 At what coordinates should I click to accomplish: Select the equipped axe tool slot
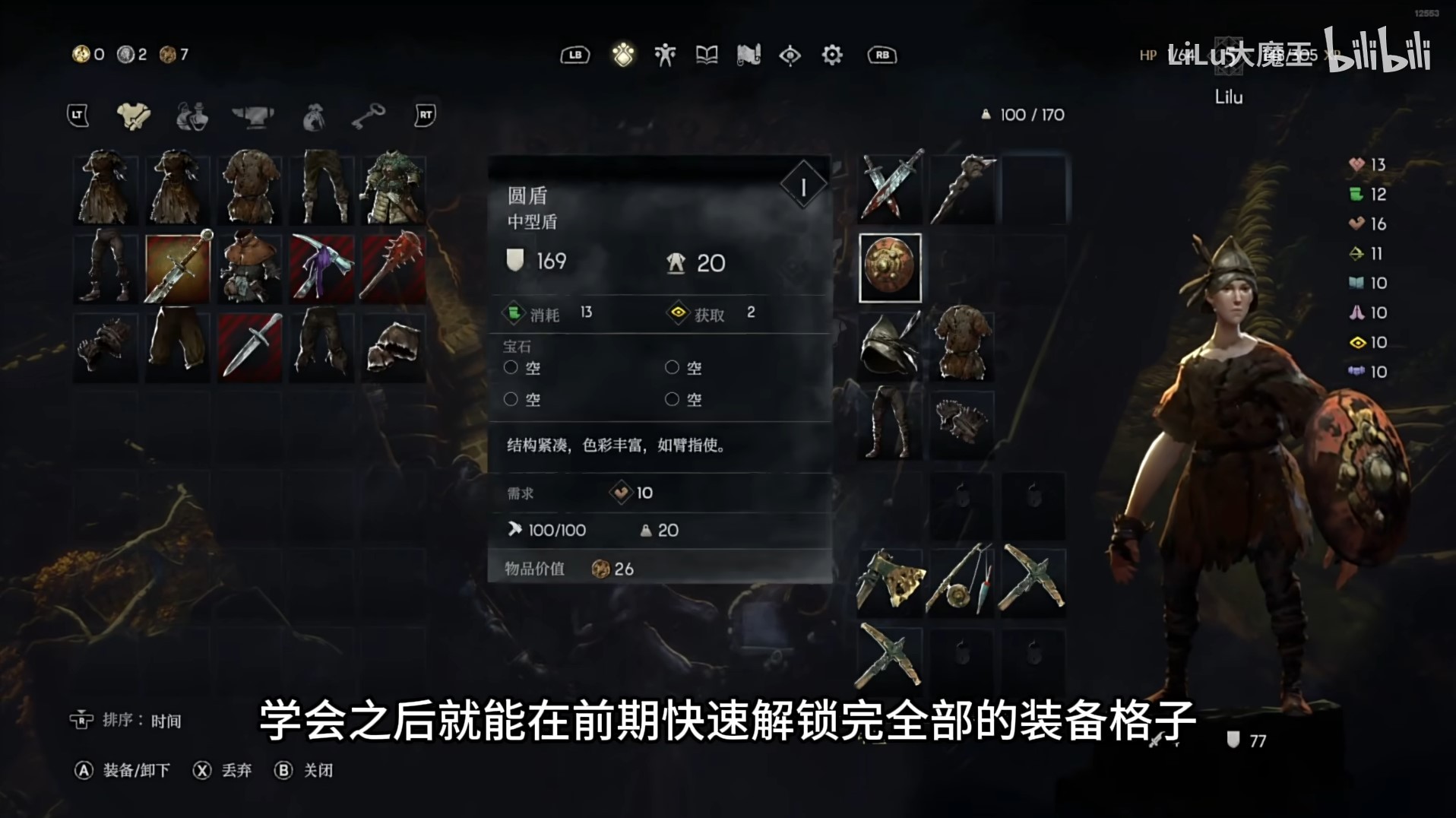(890, 578)
